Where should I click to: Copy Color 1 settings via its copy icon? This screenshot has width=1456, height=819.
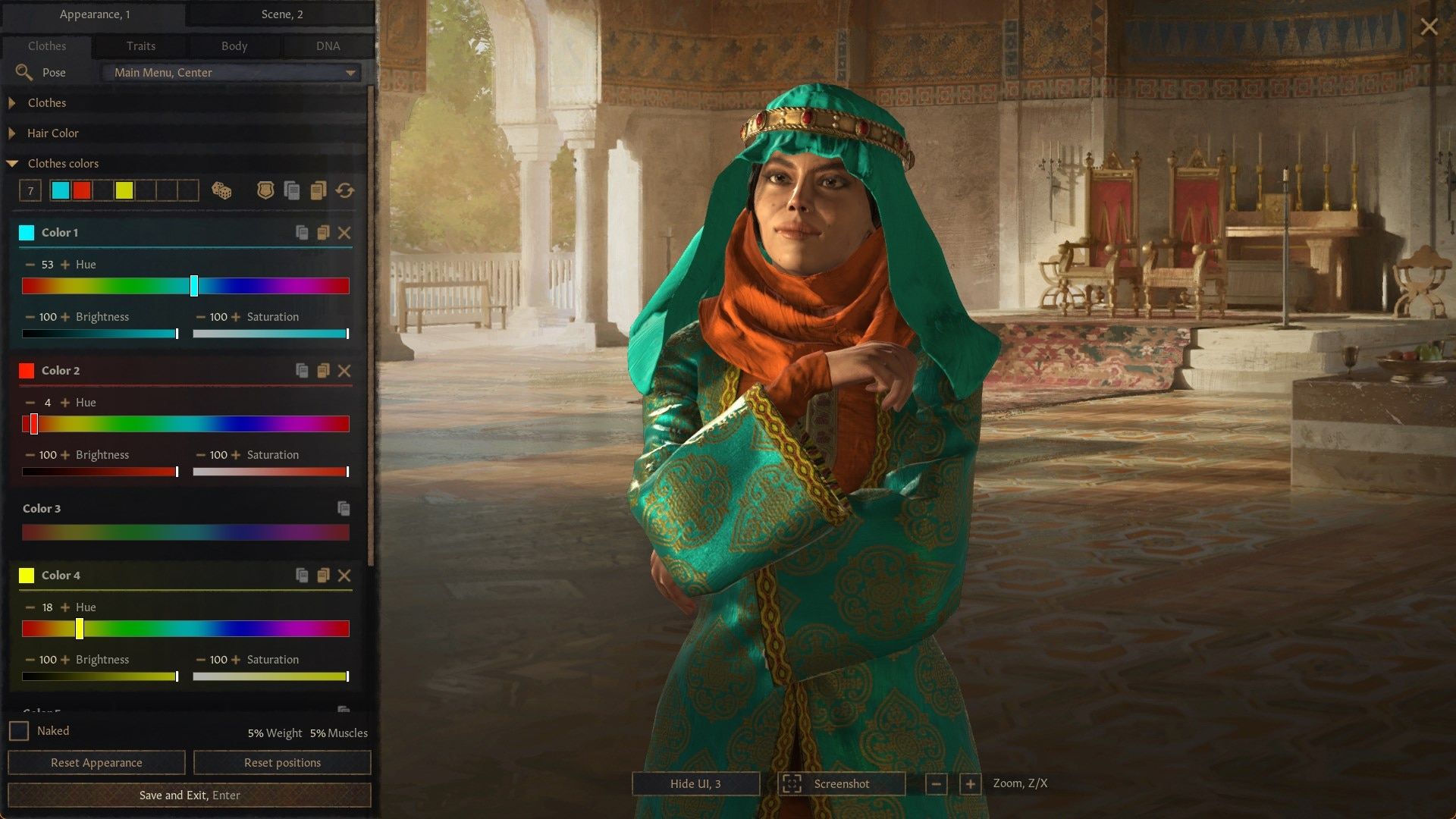301,233
